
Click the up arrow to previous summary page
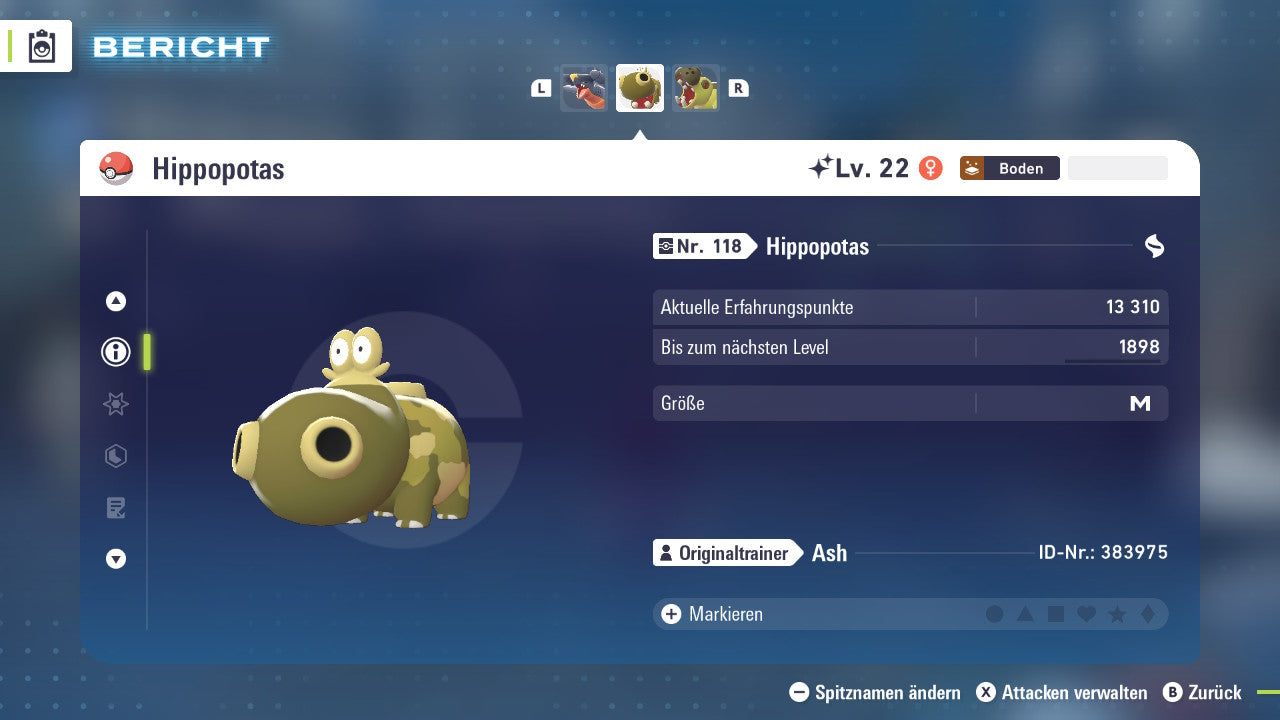point(115,301)
